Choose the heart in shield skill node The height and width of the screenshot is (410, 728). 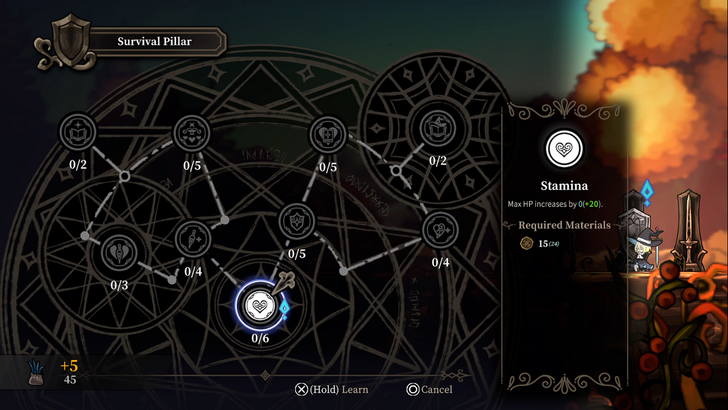coord(327,132)
